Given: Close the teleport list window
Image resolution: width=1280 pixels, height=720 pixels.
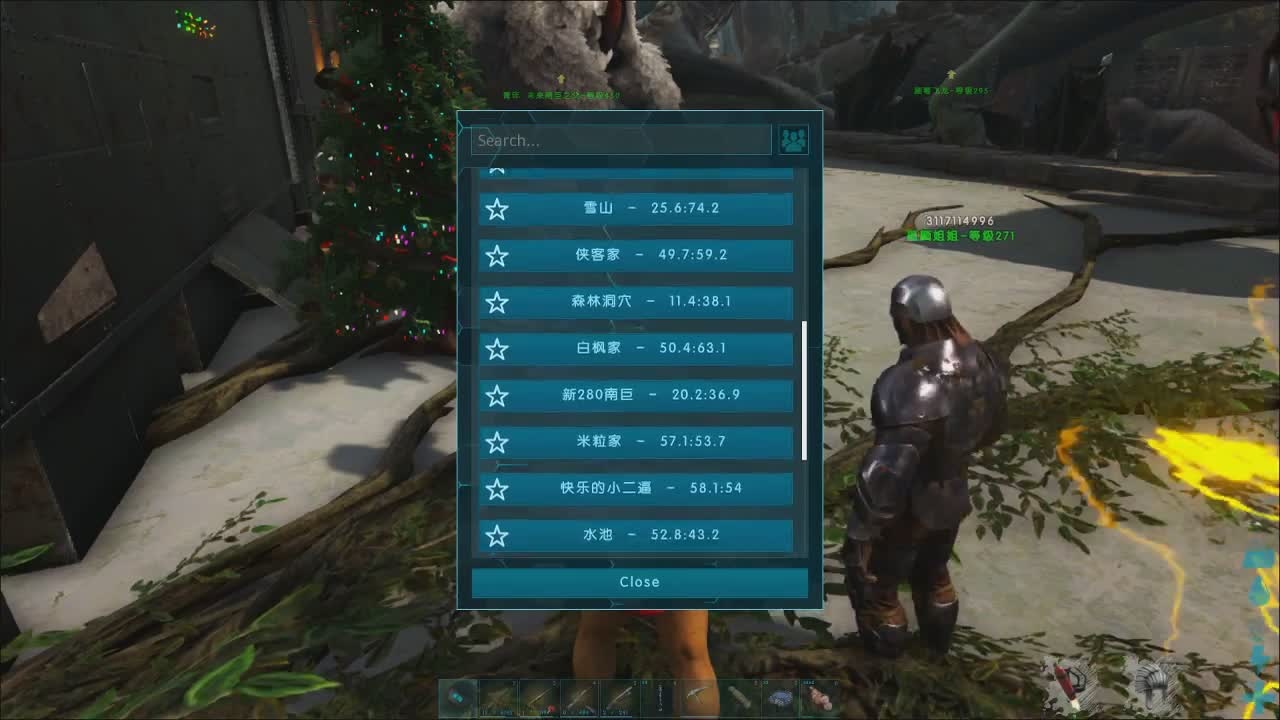Looking at the screenshot, I should (x=639, y=582).
